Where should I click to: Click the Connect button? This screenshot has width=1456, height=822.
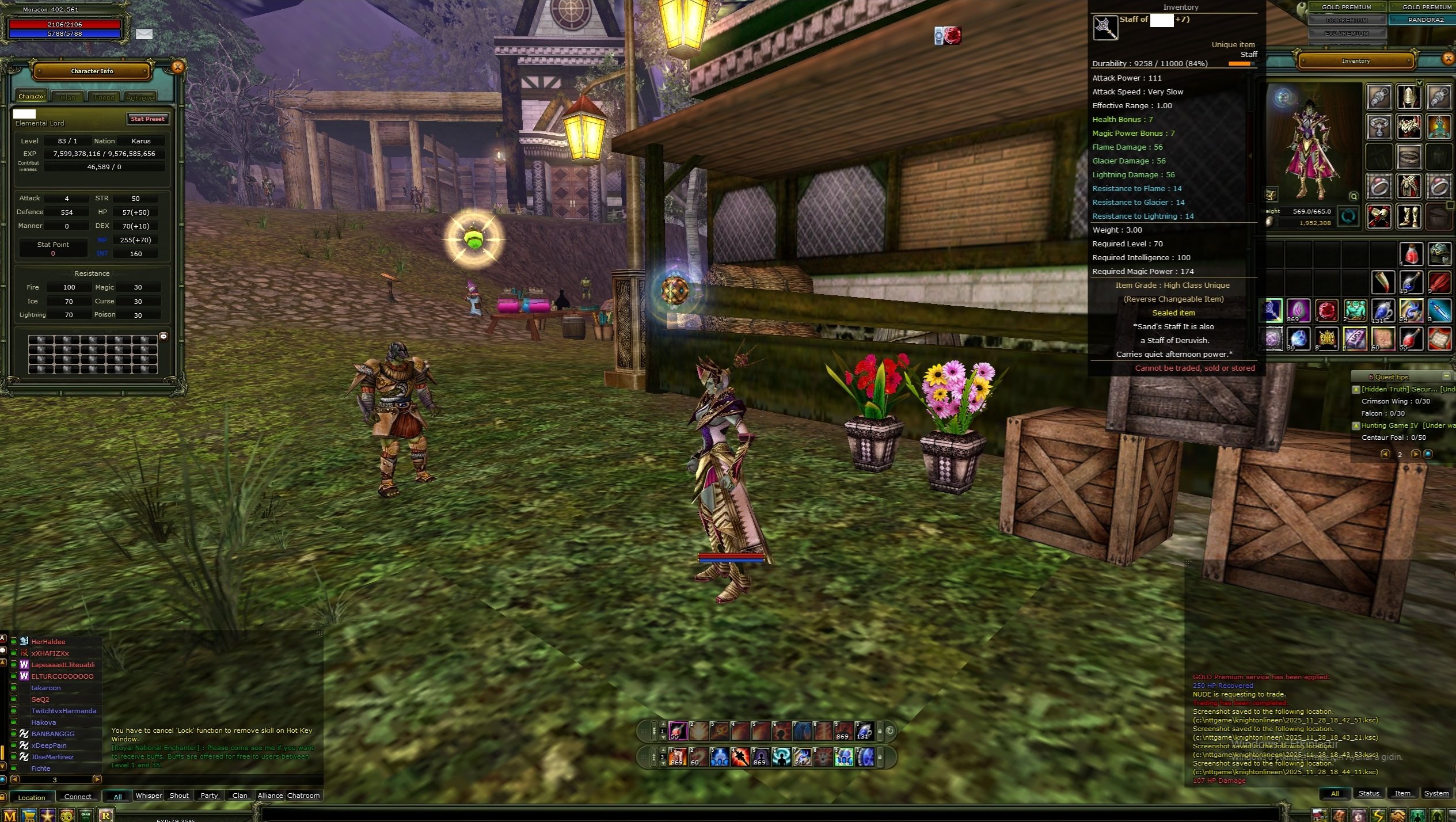point(78,797)
